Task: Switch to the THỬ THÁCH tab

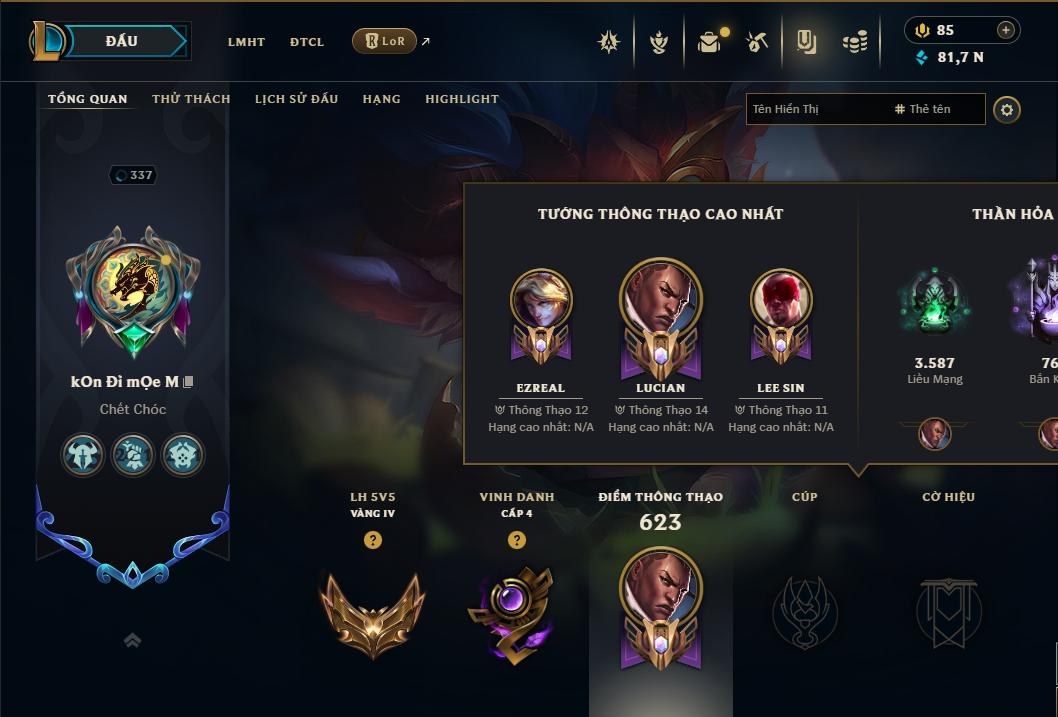Action: pyautogui.click(x=191, y=99)
